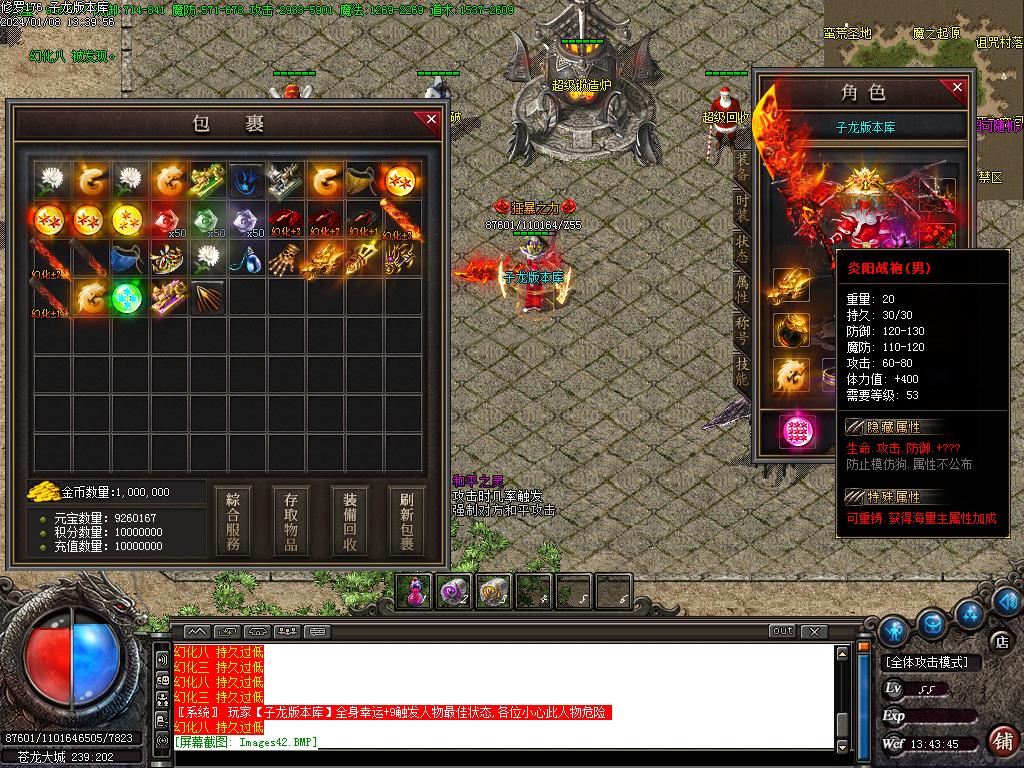This screenshot has height=768, width=1024.
Task: Use the red potion in hotbar slot 1
Action: pyautogui.click(x=415, y=591)
